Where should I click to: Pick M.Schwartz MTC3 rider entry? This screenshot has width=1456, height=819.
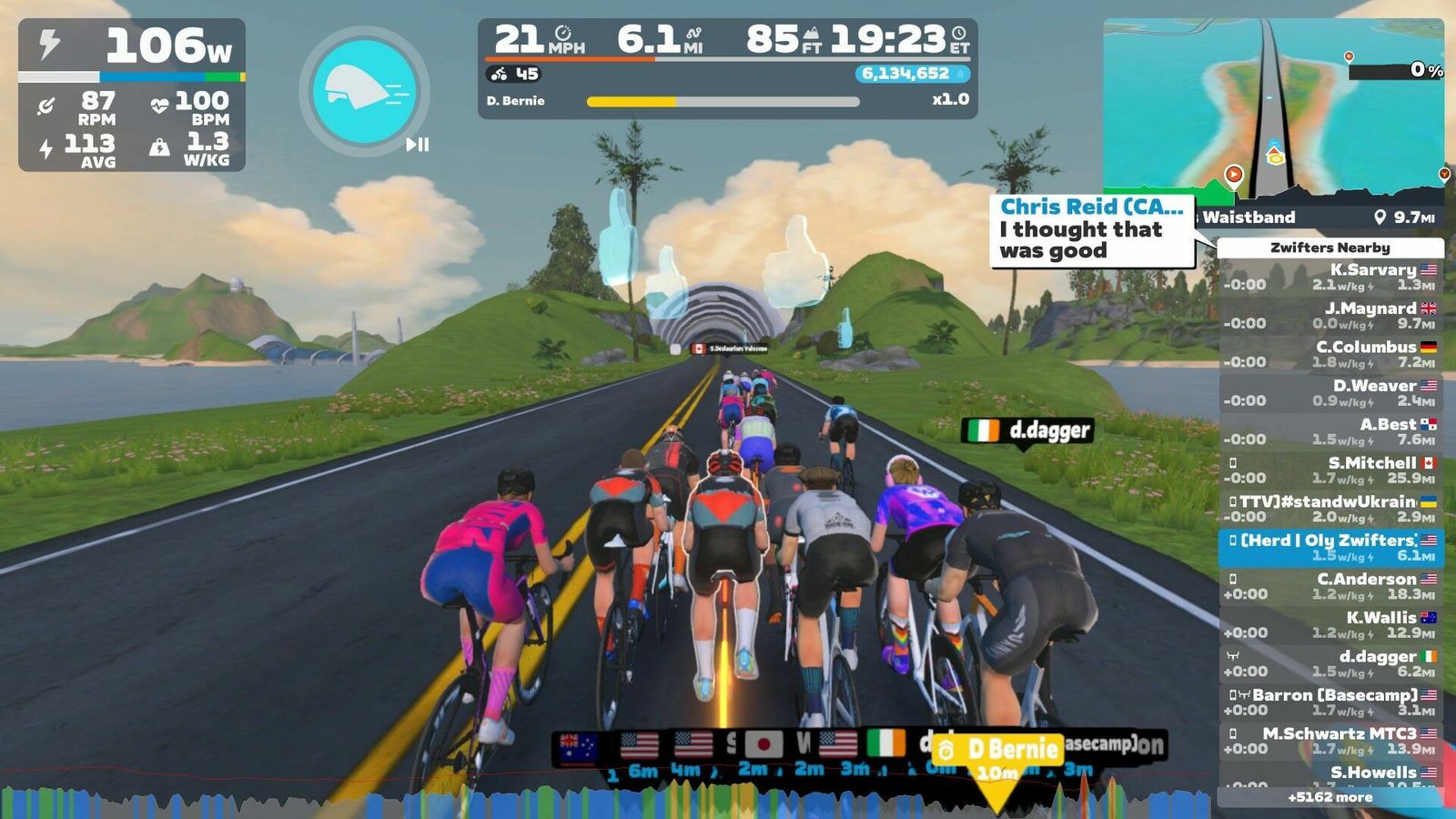pos(1330,741)
